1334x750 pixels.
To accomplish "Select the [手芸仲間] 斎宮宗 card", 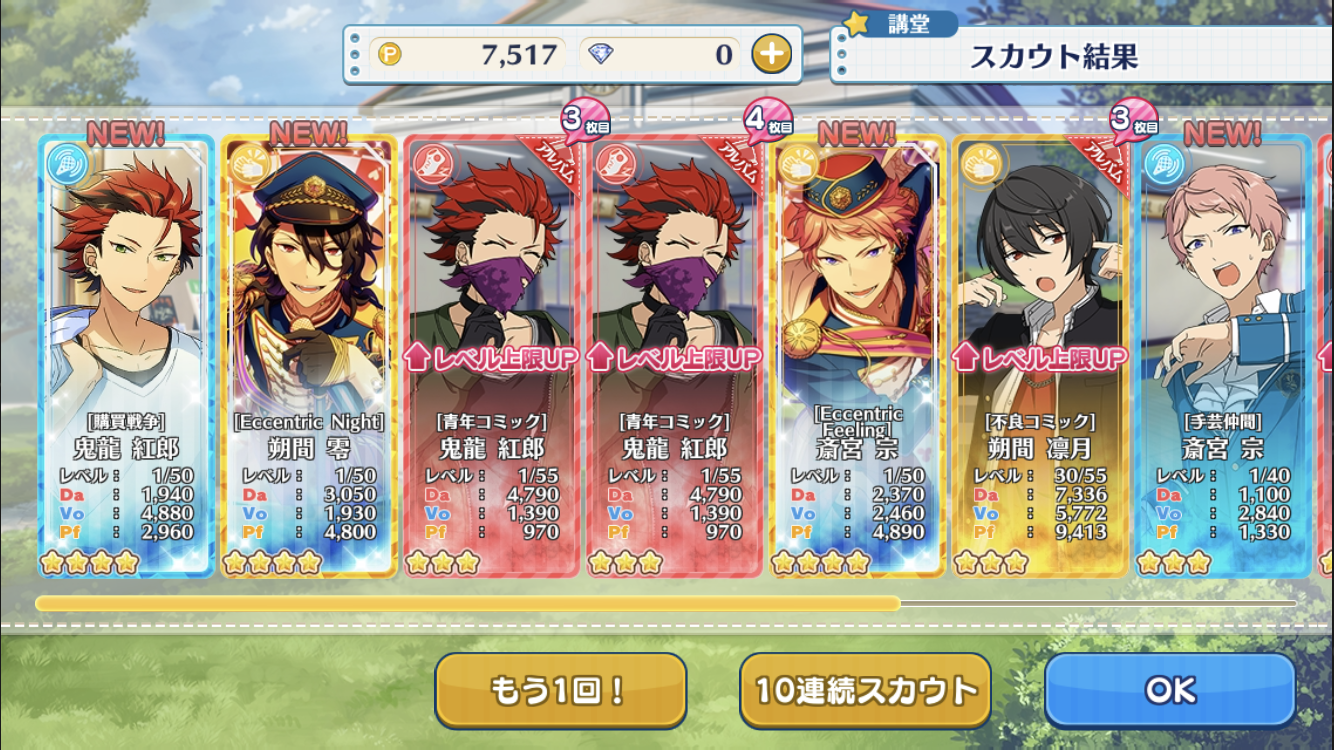I will click(1224, 355).
